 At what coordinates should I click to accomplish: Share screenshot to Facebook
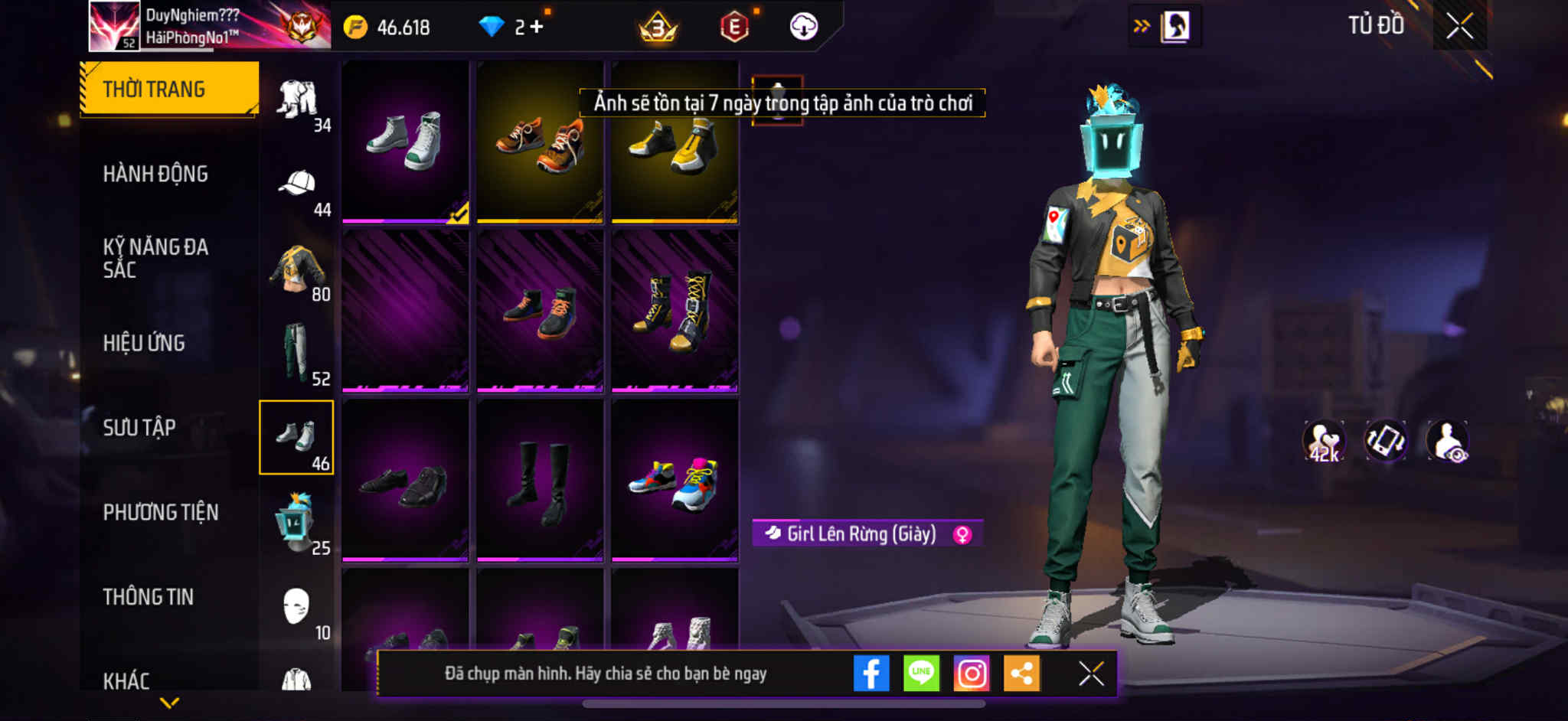(x=871, y=674)
